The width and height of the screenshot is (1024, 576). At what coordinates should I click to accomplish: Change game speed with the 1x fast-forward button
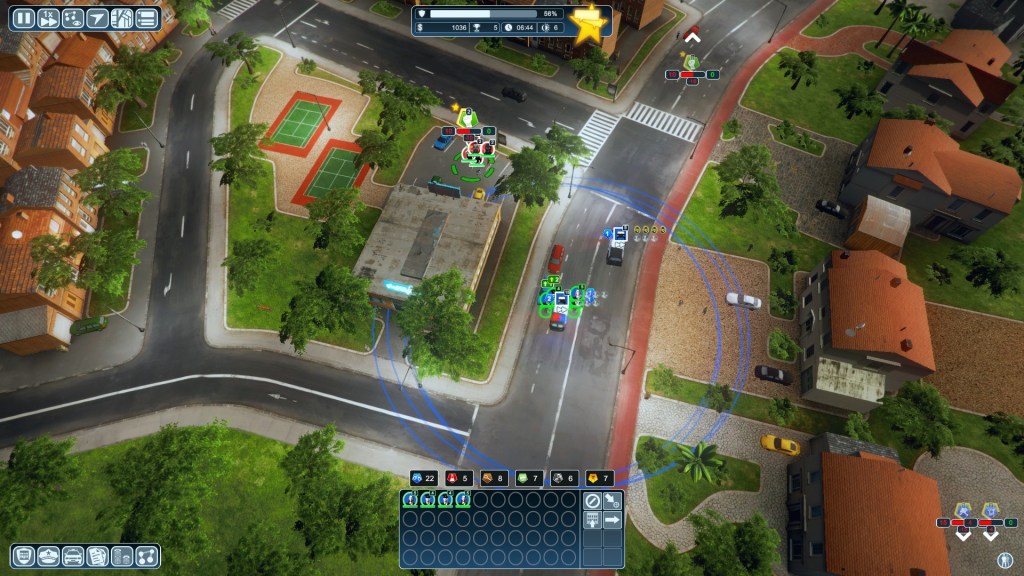pyautogui.click(x=47, y=18)
